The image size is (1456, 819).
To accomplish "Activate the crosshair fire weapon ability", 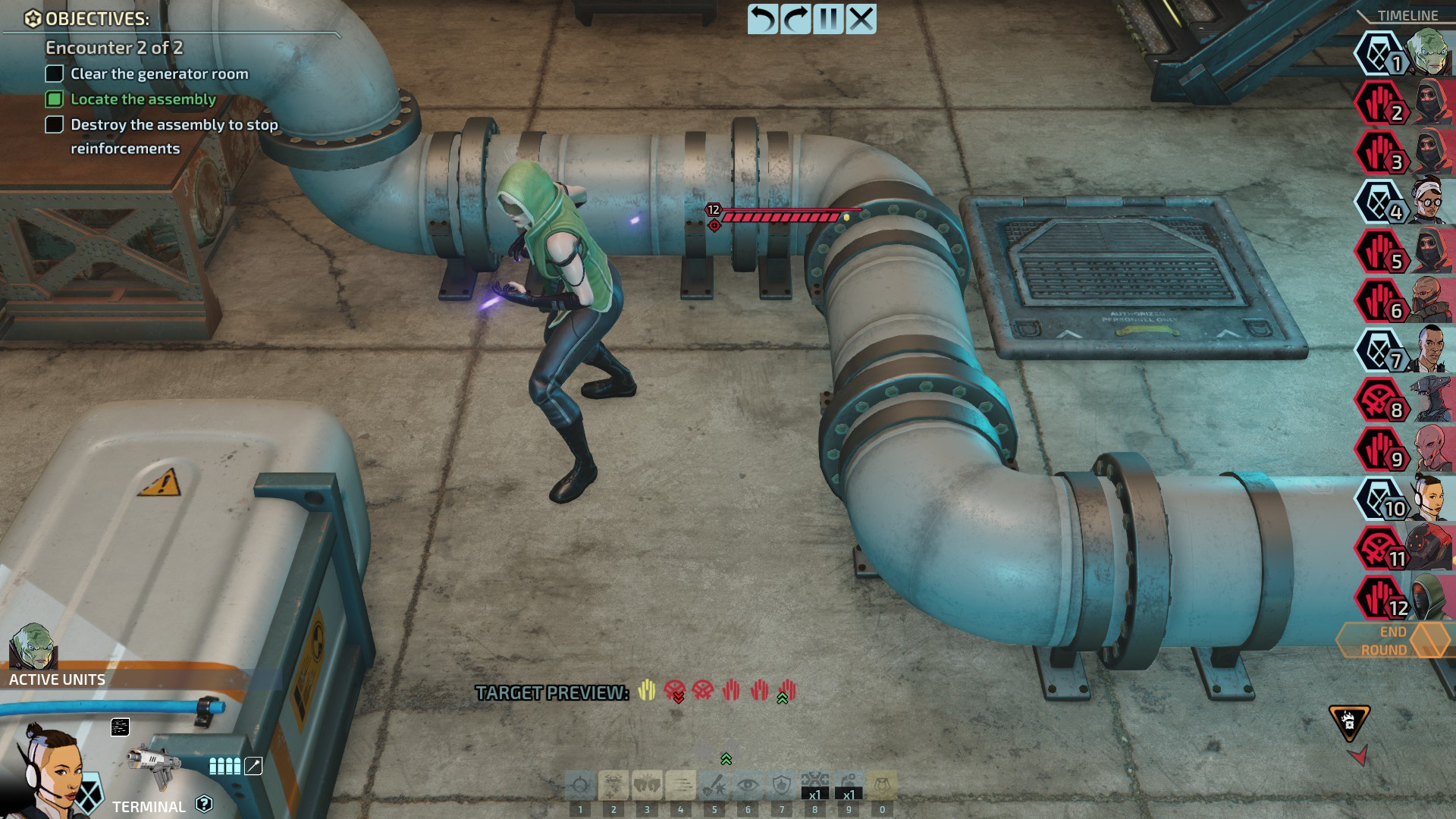I will tap(580, 786).
